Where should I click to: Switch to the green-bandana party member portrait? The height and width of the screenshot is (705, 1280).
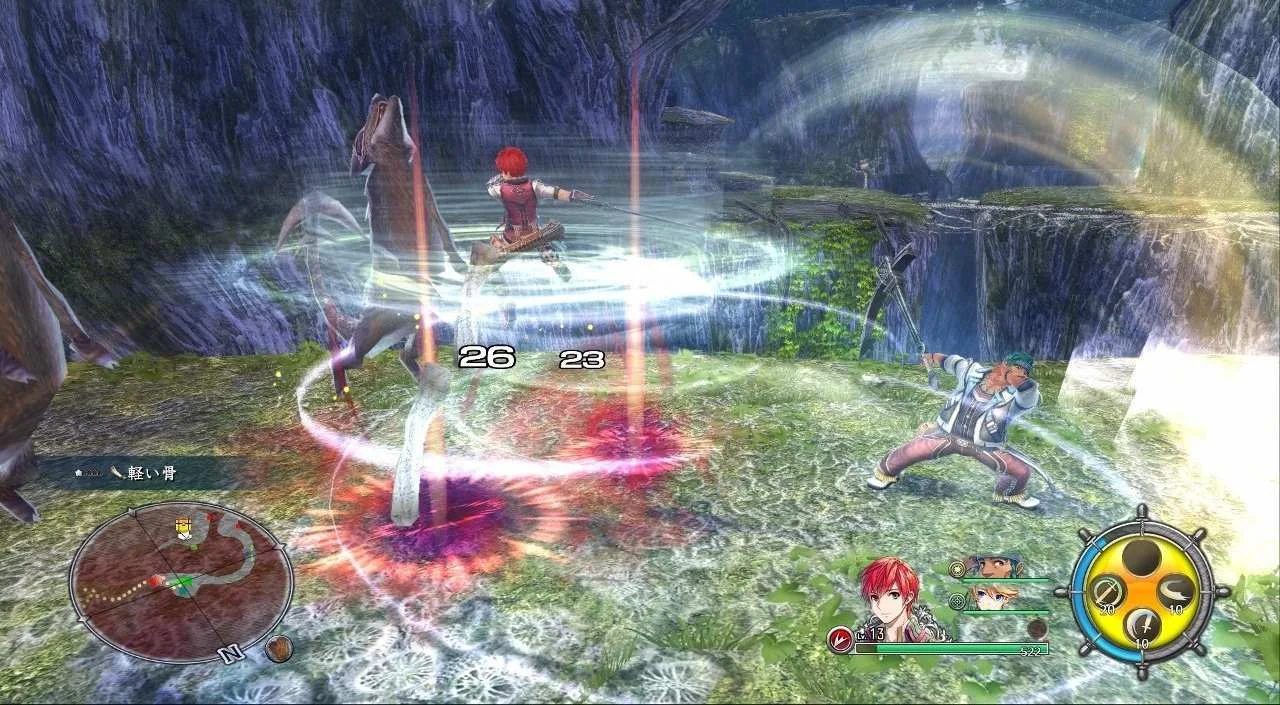pyautogui.click(x=991, y=566)
